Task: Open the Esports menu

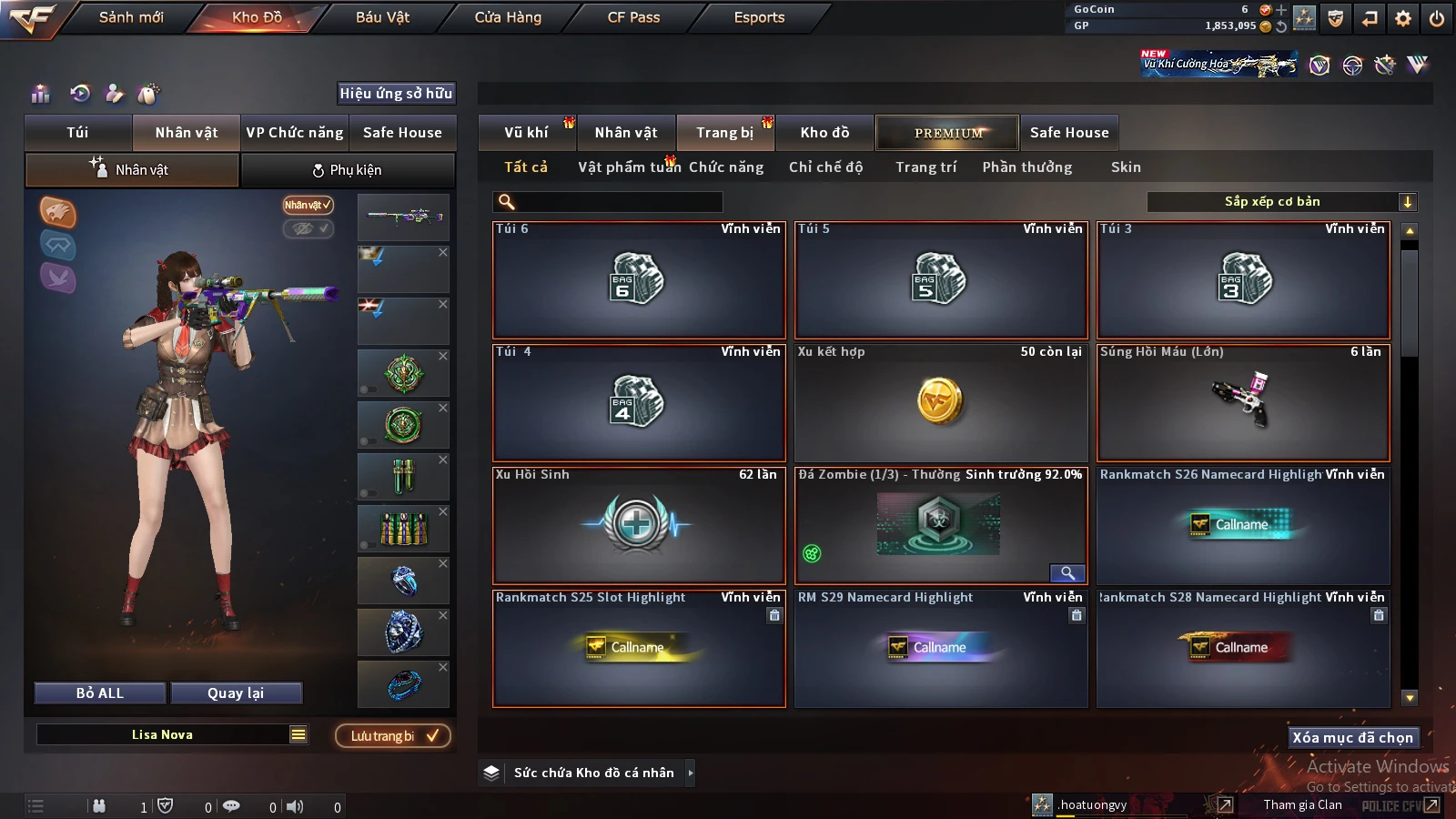Action: coord(759,17)
